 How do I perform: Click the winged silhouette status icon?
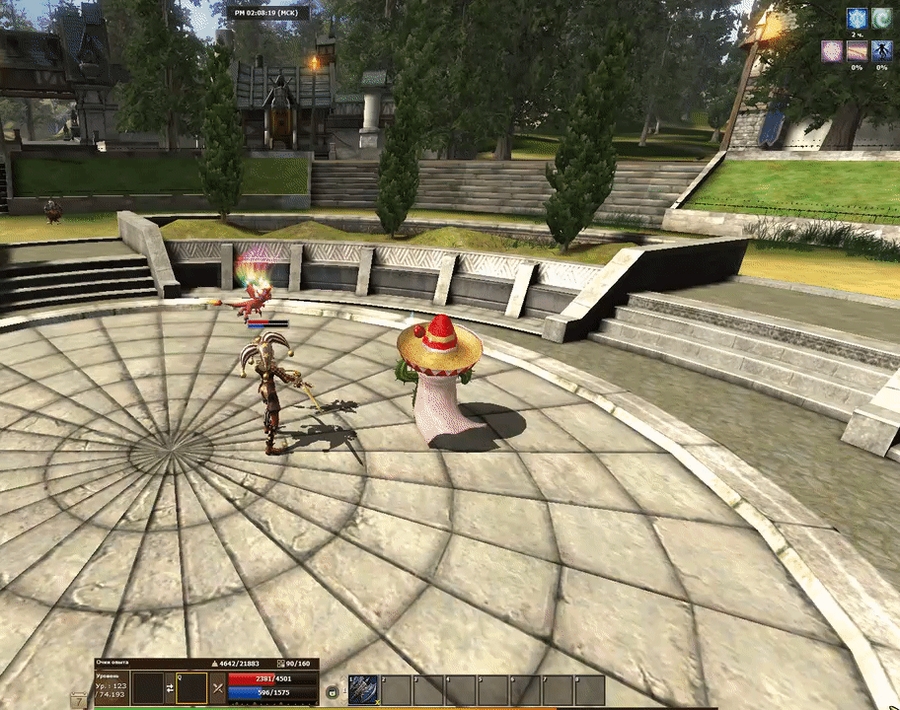click(882, 51)
